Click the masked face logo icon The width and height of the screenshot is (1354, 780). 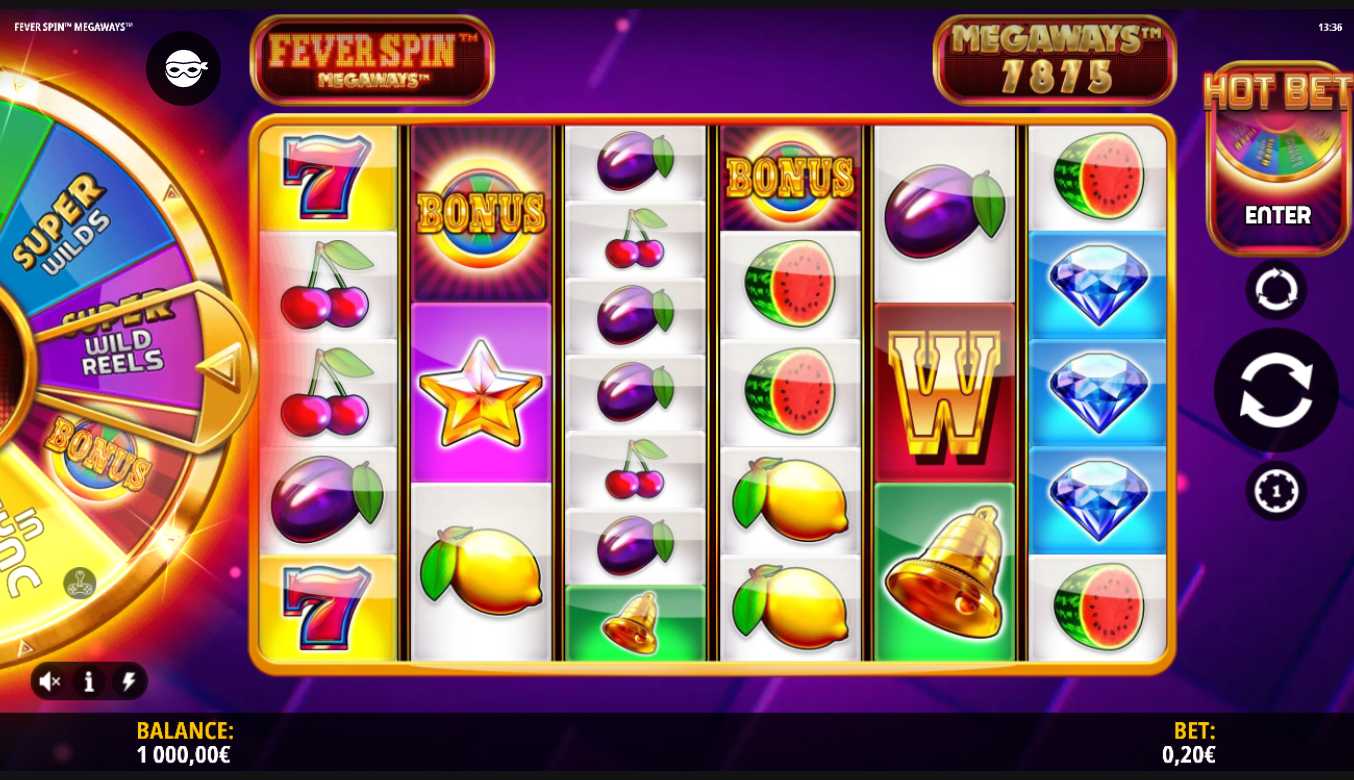click(184, 68)
